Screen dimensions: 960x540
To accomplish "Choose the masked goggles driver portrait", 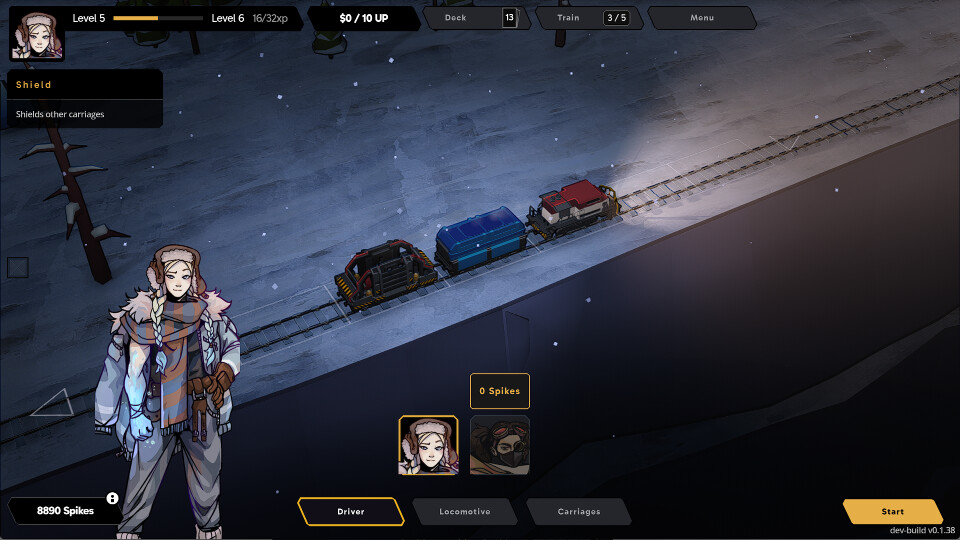I will pyautogui.click(x=500, y=445).
